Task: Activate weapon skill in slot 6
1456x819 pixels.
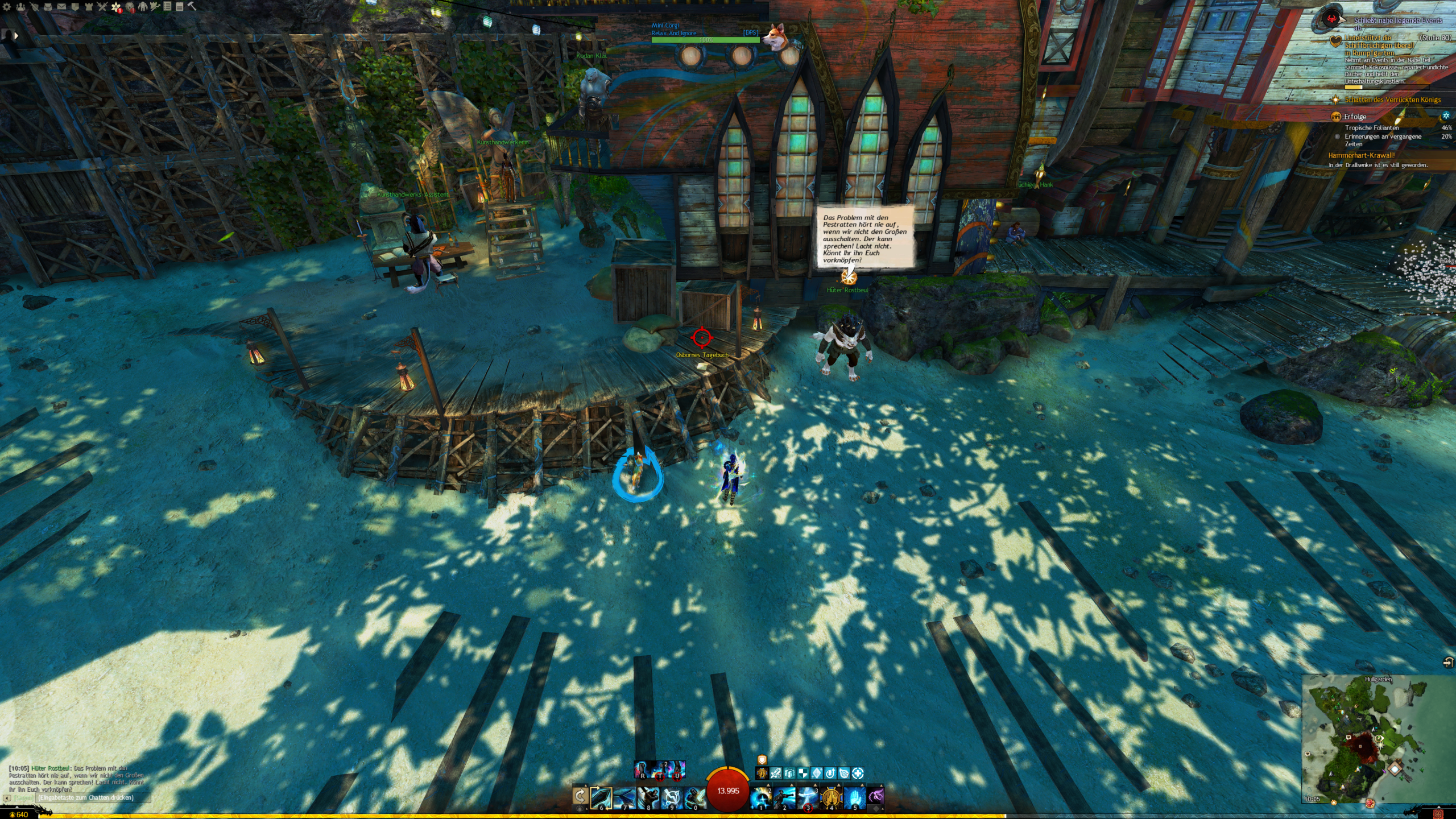Action: click(601, 797)
